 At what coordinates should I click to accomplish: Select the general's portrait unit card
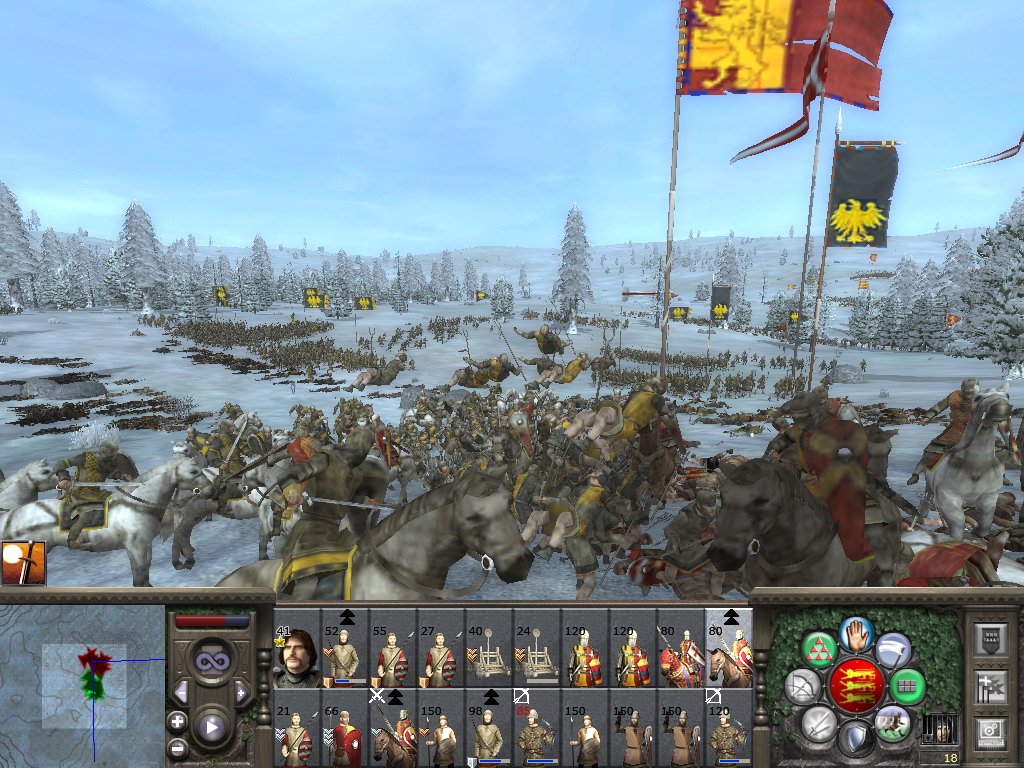point(296,657)
